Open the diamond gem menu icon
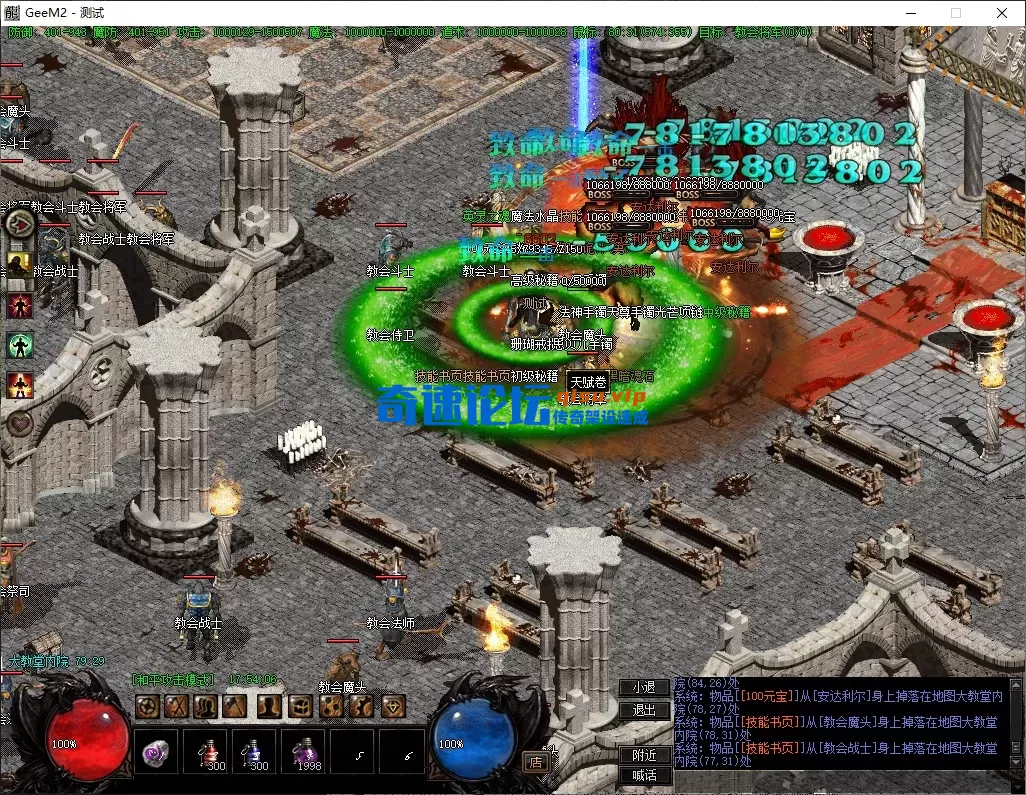Image resolution: width=1026 pixels, height=795 pixels. (x=393, y=706)
